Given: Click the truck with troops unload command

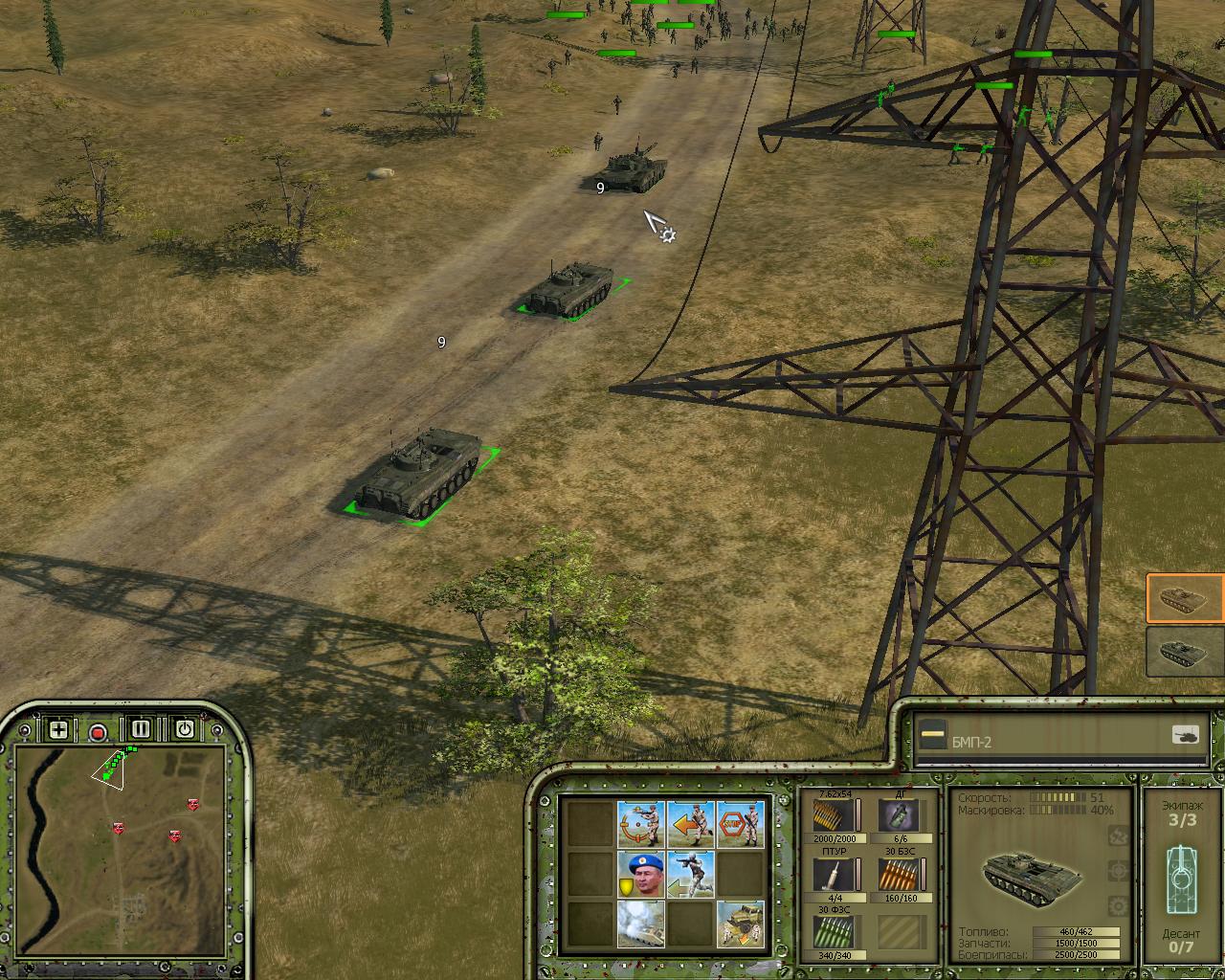Looking at the screenshot, I should [x=741, y=924].
